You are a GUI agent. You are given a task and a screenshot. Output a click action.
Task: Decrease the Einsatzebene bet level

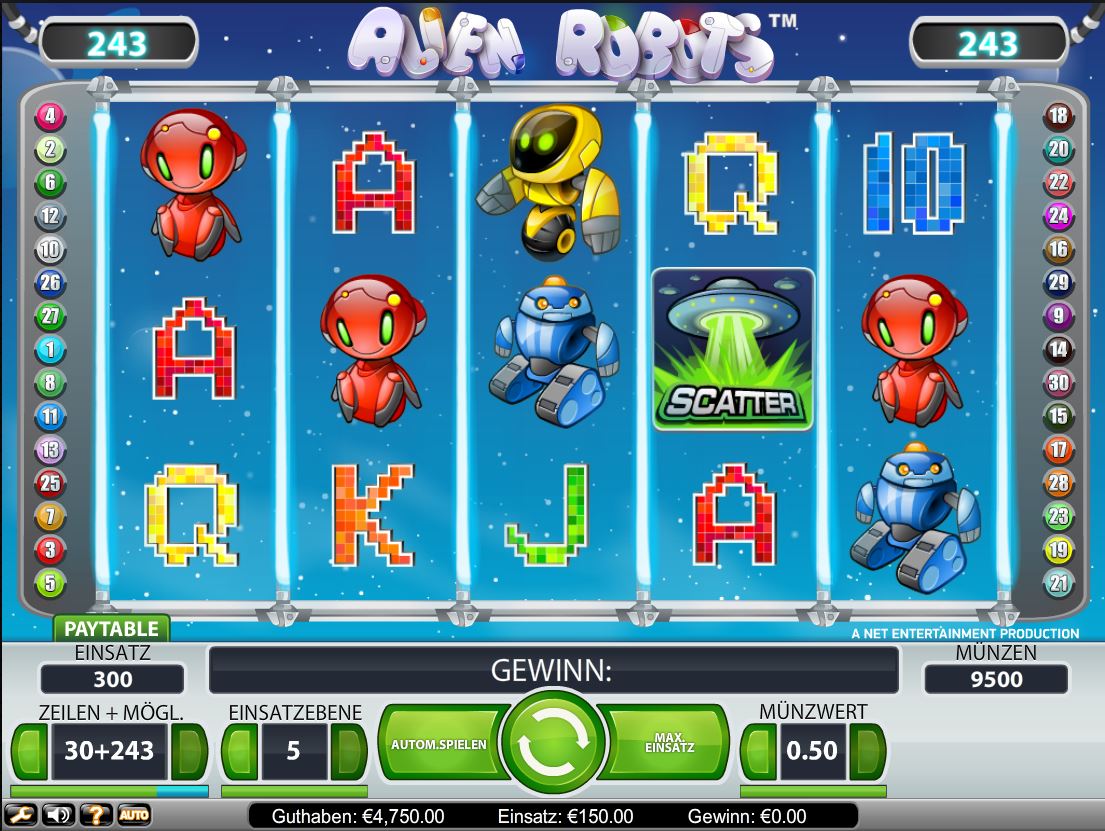tap(240, 751)
